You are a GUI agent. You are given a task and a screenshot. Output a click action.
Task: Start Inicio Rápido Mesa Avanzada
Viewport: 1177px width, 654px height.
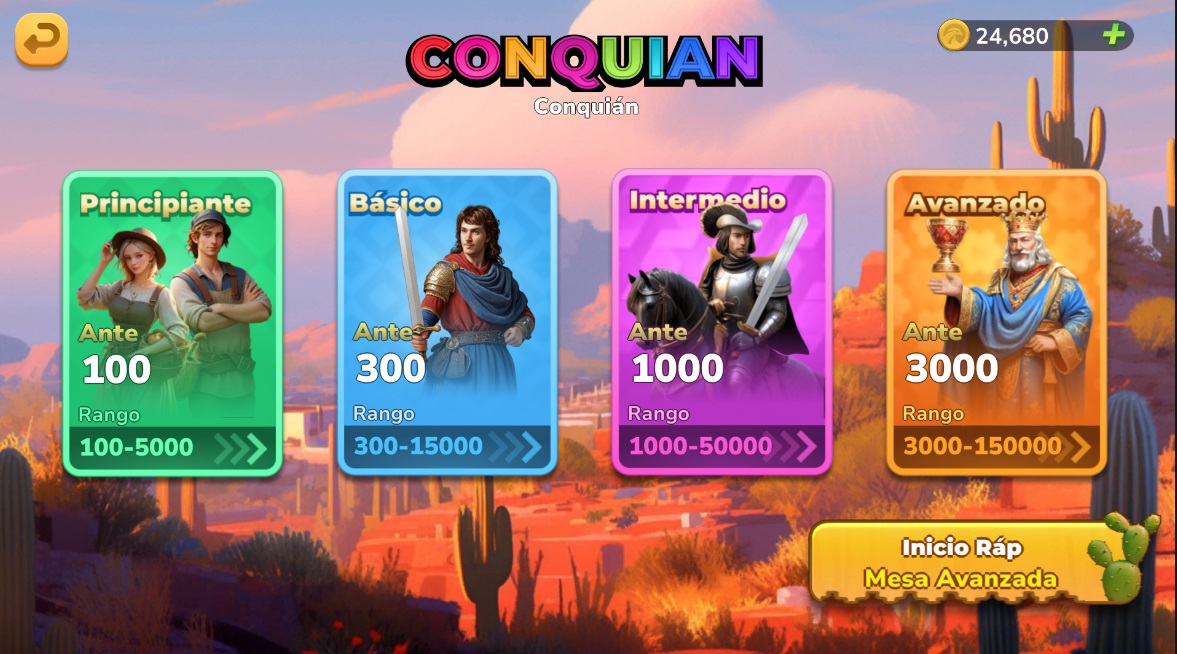pos(960,563)
